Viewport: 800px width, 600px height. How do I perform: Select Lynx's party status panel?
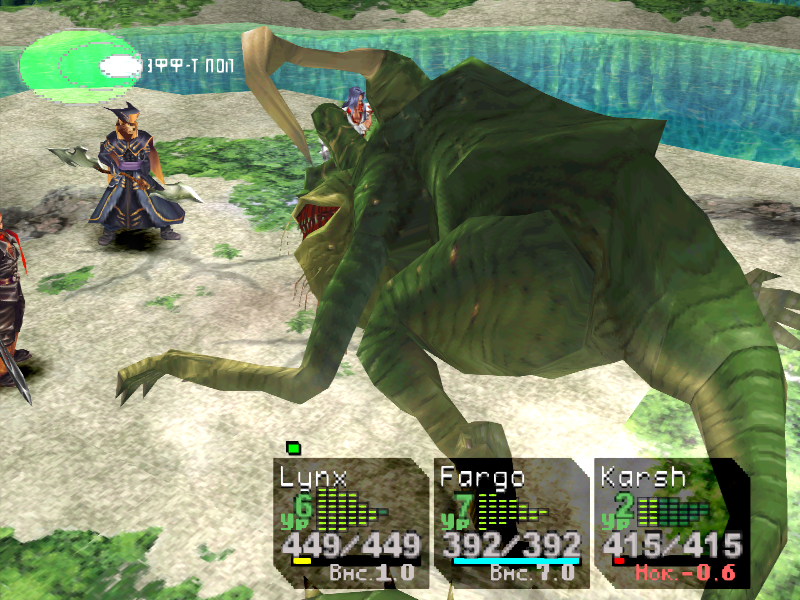[349, 522]
